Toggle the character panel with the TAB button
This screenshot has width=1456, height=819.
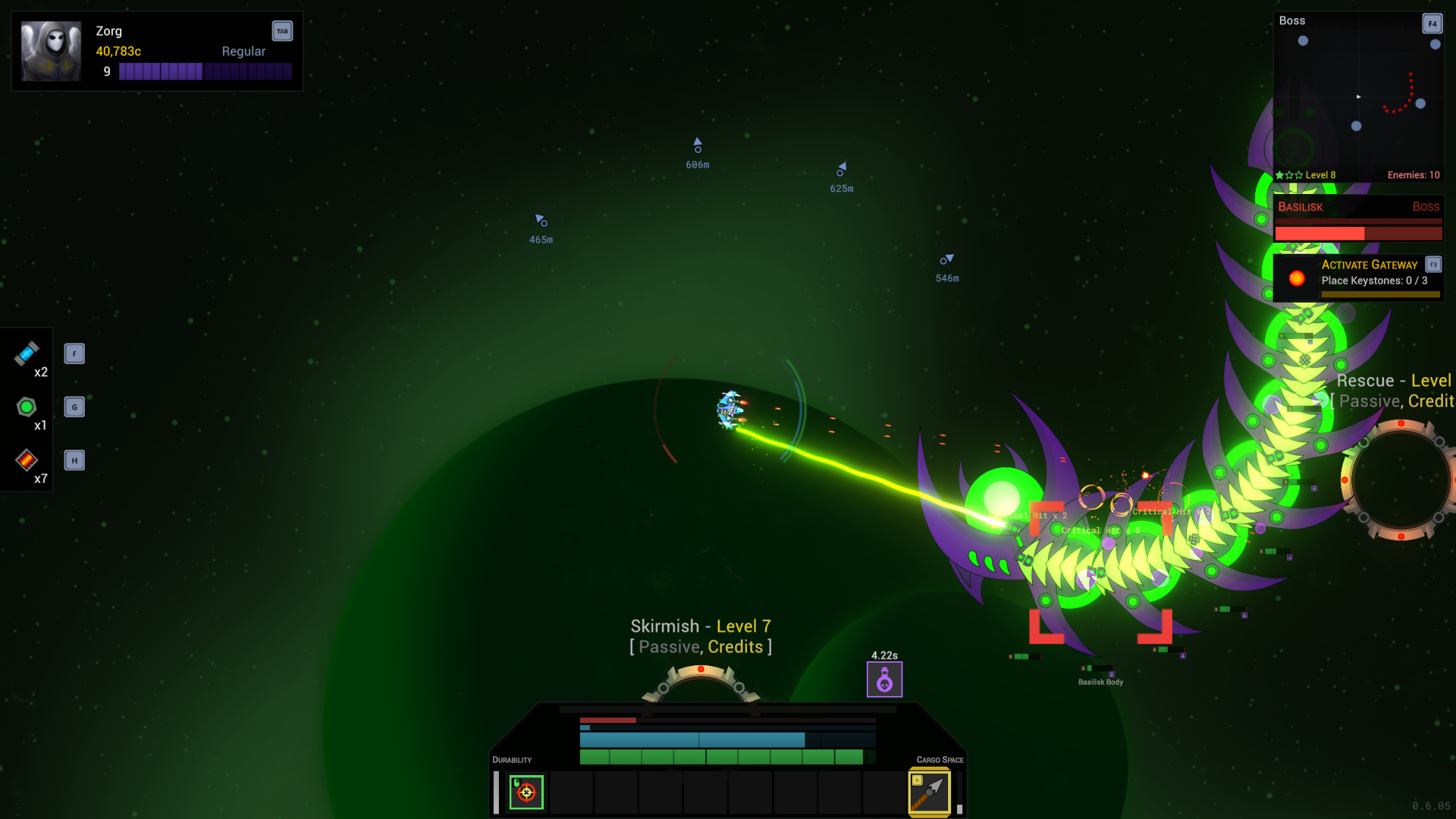[x=282, y=31]
